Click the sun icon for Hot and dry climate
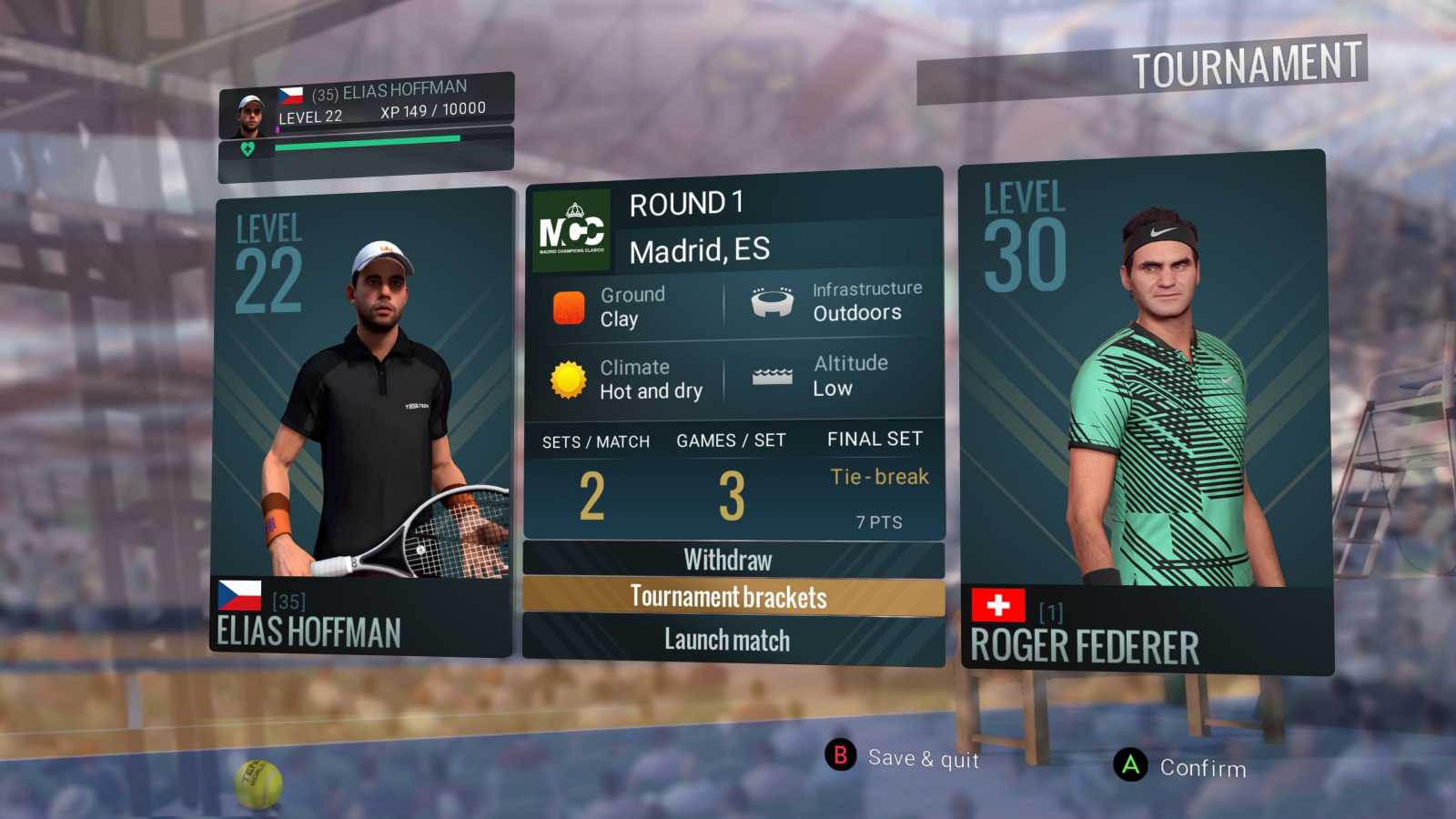Image resolution: width=1456 pixels, height=819 pixels. [x=568, y=379]
